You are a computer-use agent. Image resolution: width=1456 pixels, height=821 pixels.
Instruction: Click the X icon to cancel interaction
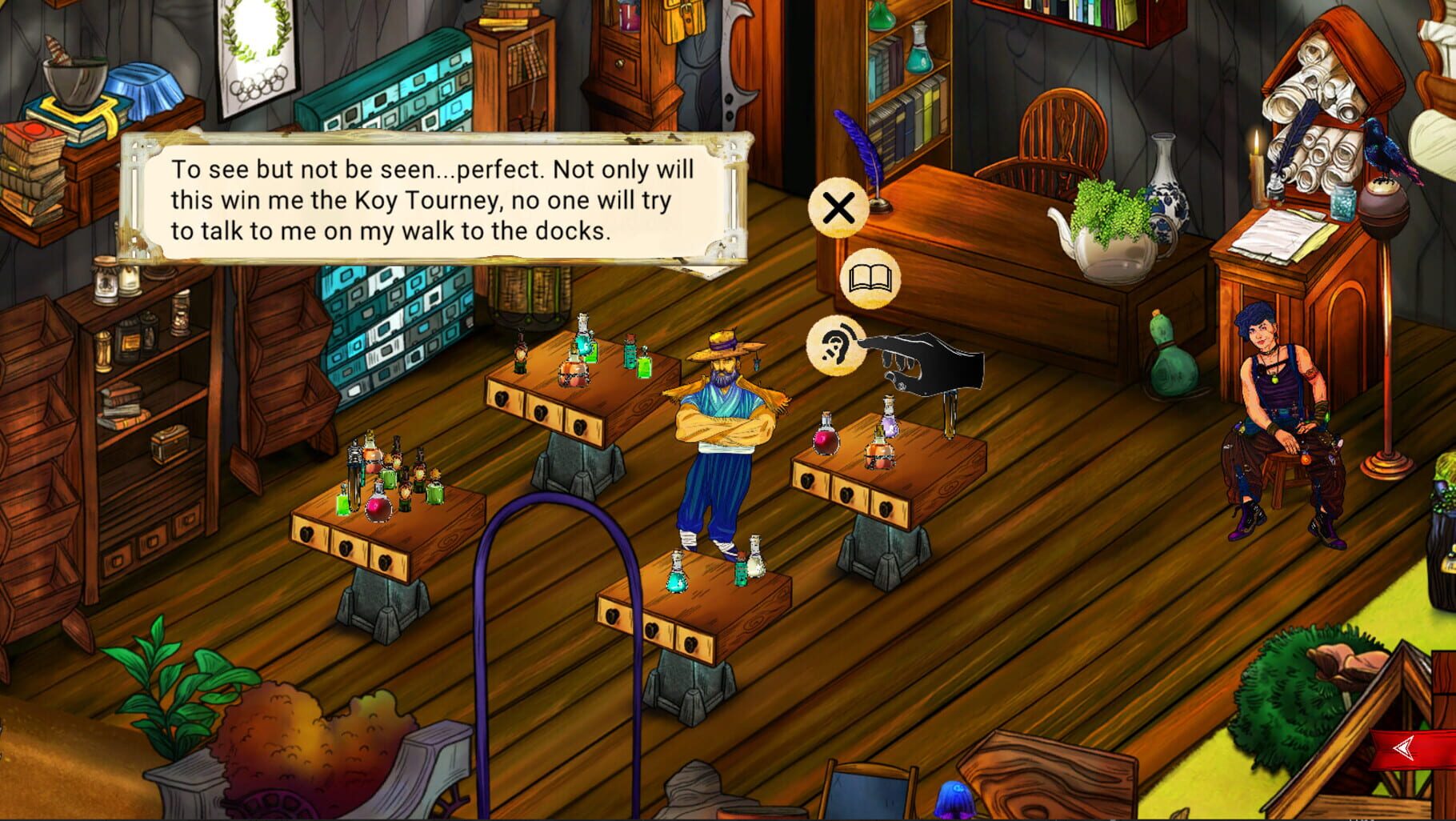point(840,210)
